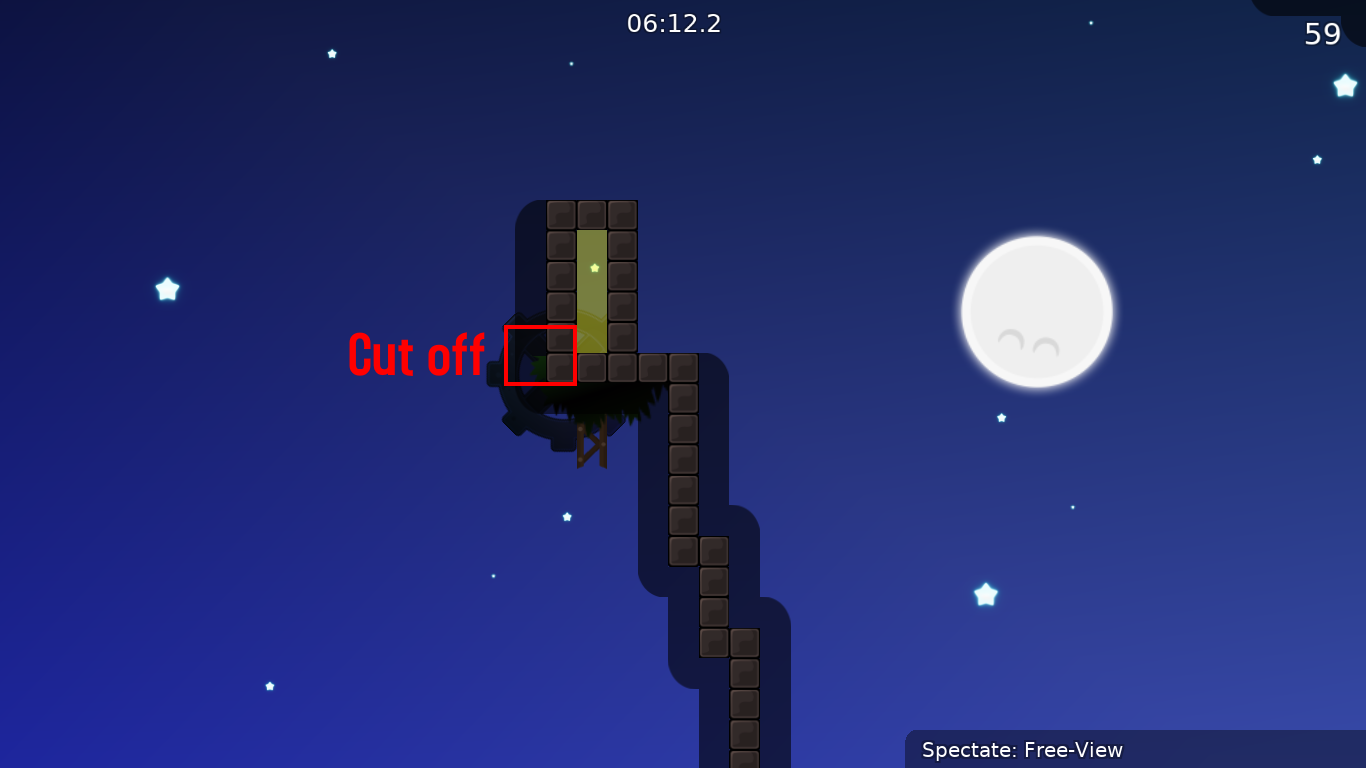Click the glowing star inside the yellow exit
This screenshot has height=768, width=1366.
coord(593,268)
